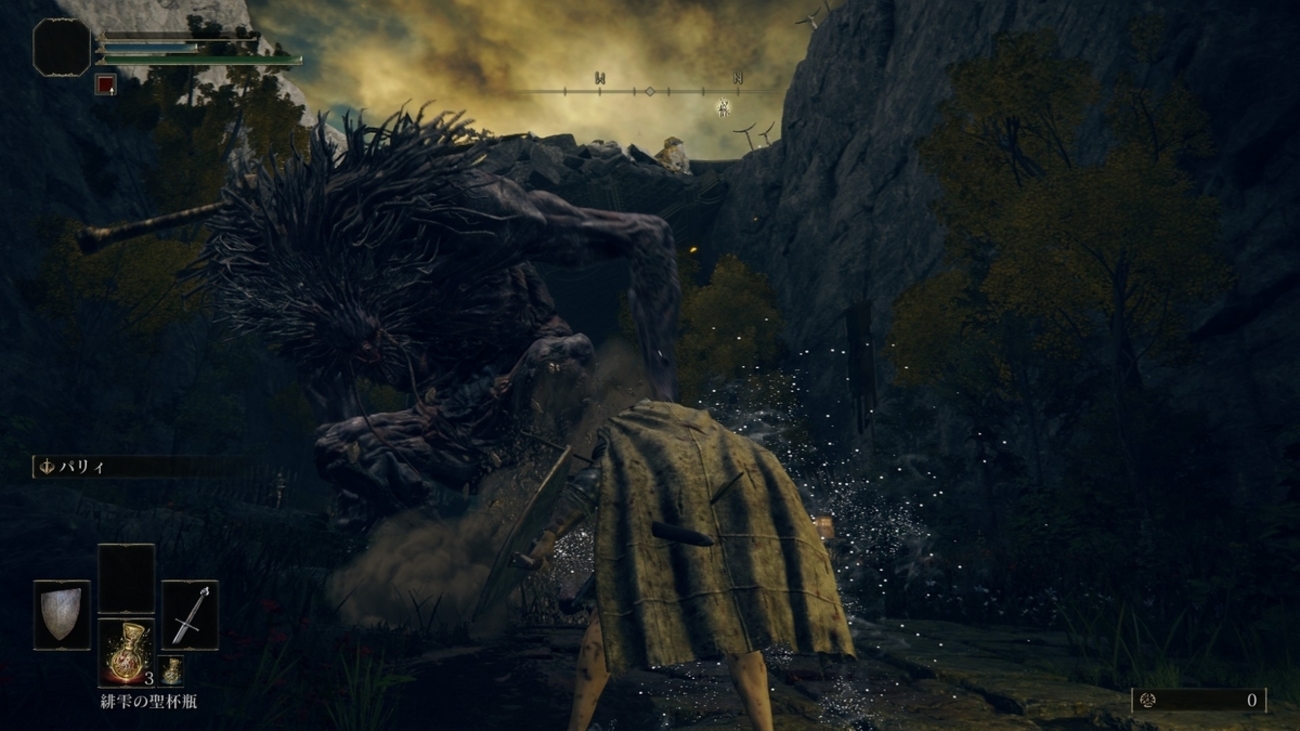Click the compass bar at the top

coord(649,91)
